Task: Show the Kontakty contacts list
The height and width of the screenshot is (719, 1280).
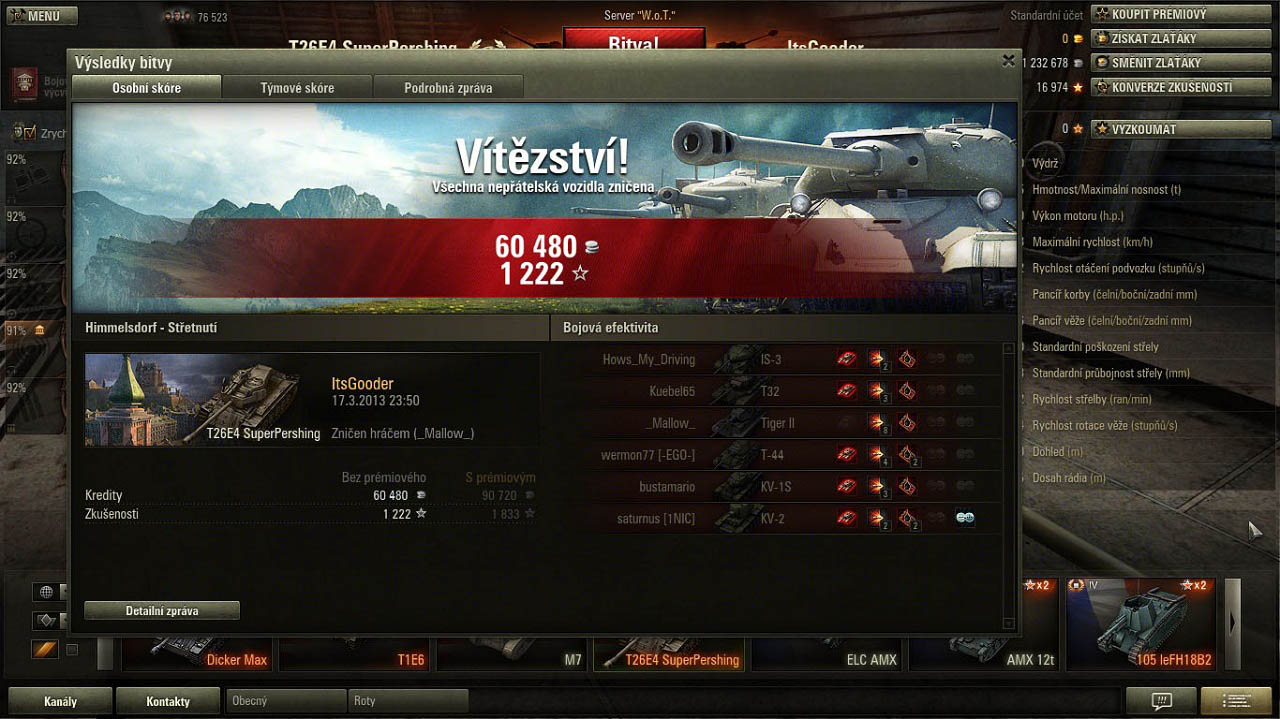Action: coord(168,701)
